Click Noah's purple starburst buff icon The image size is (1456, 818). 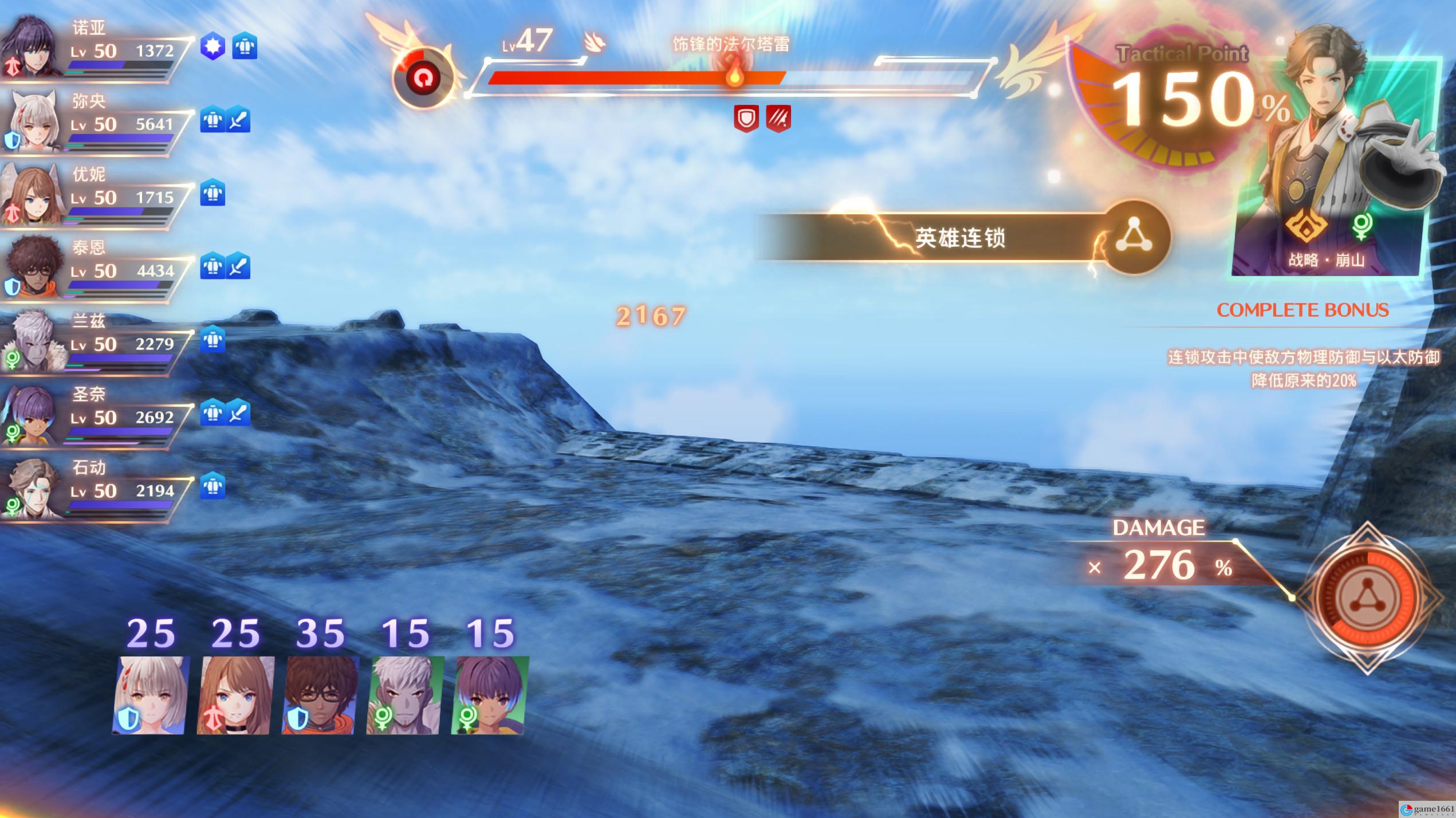tap(213, 47)
